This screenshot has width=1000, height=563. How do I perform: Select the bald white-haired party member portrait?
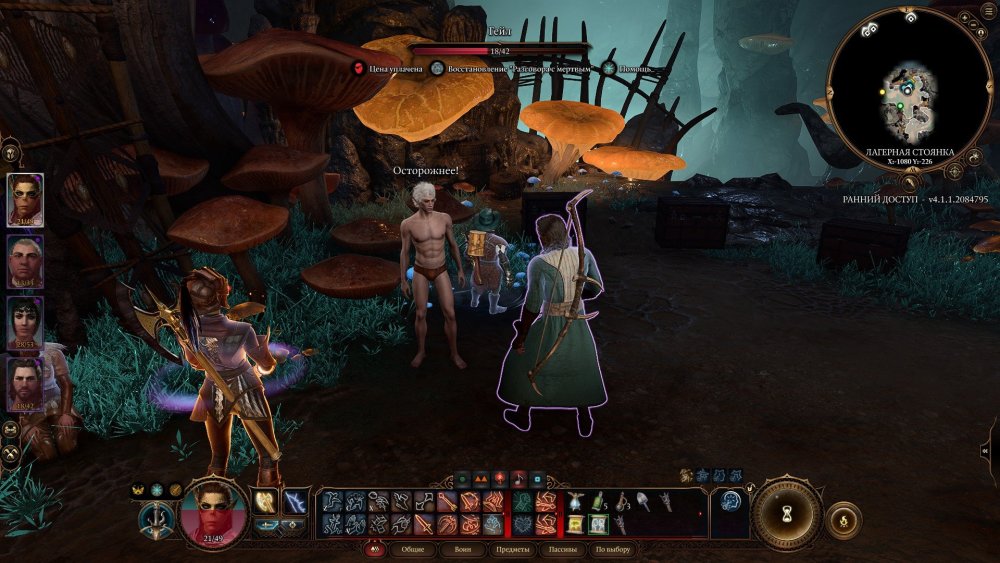click(25, 262)
